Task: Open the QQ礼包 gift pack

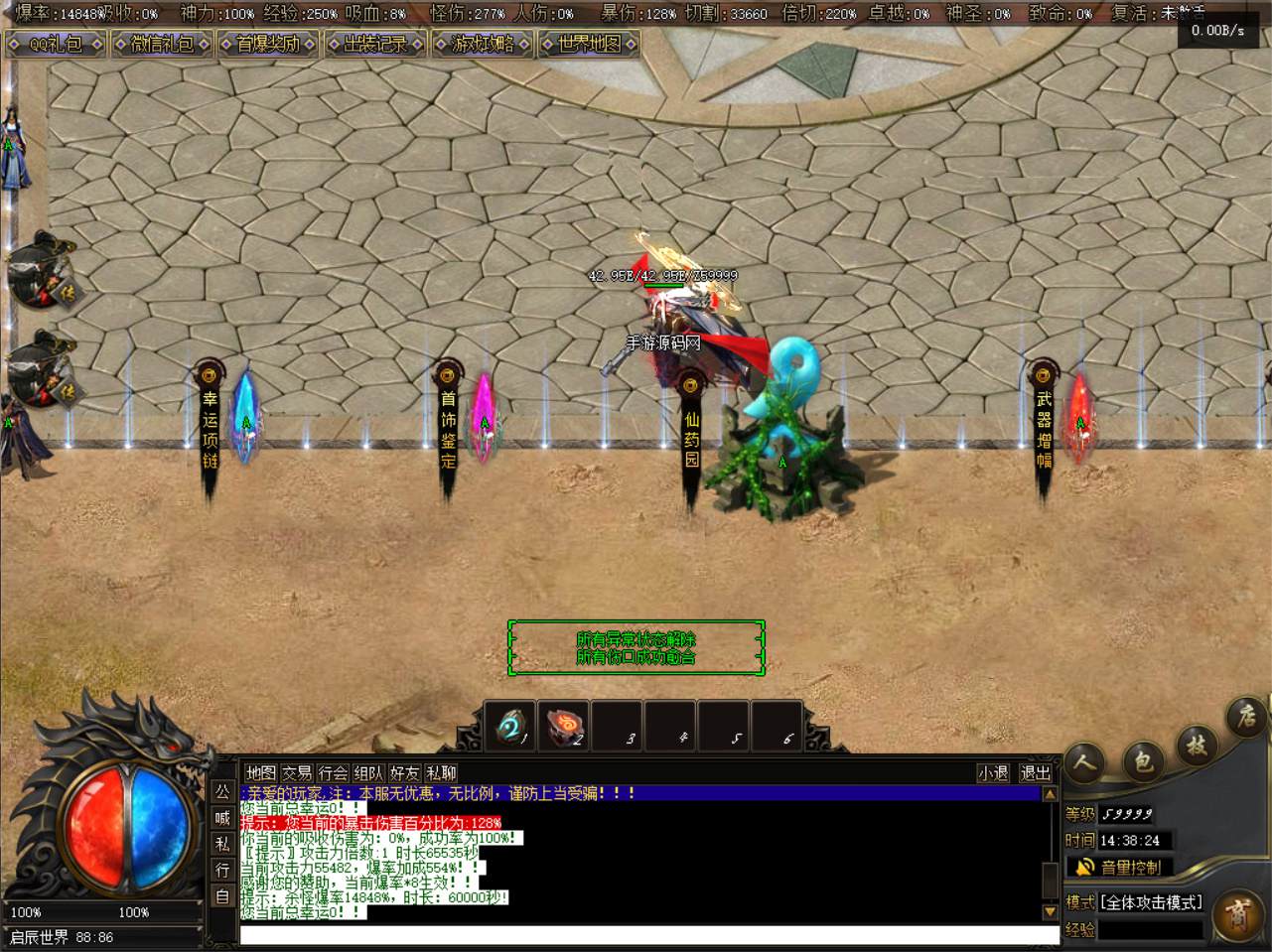Action: click(56, 44)
